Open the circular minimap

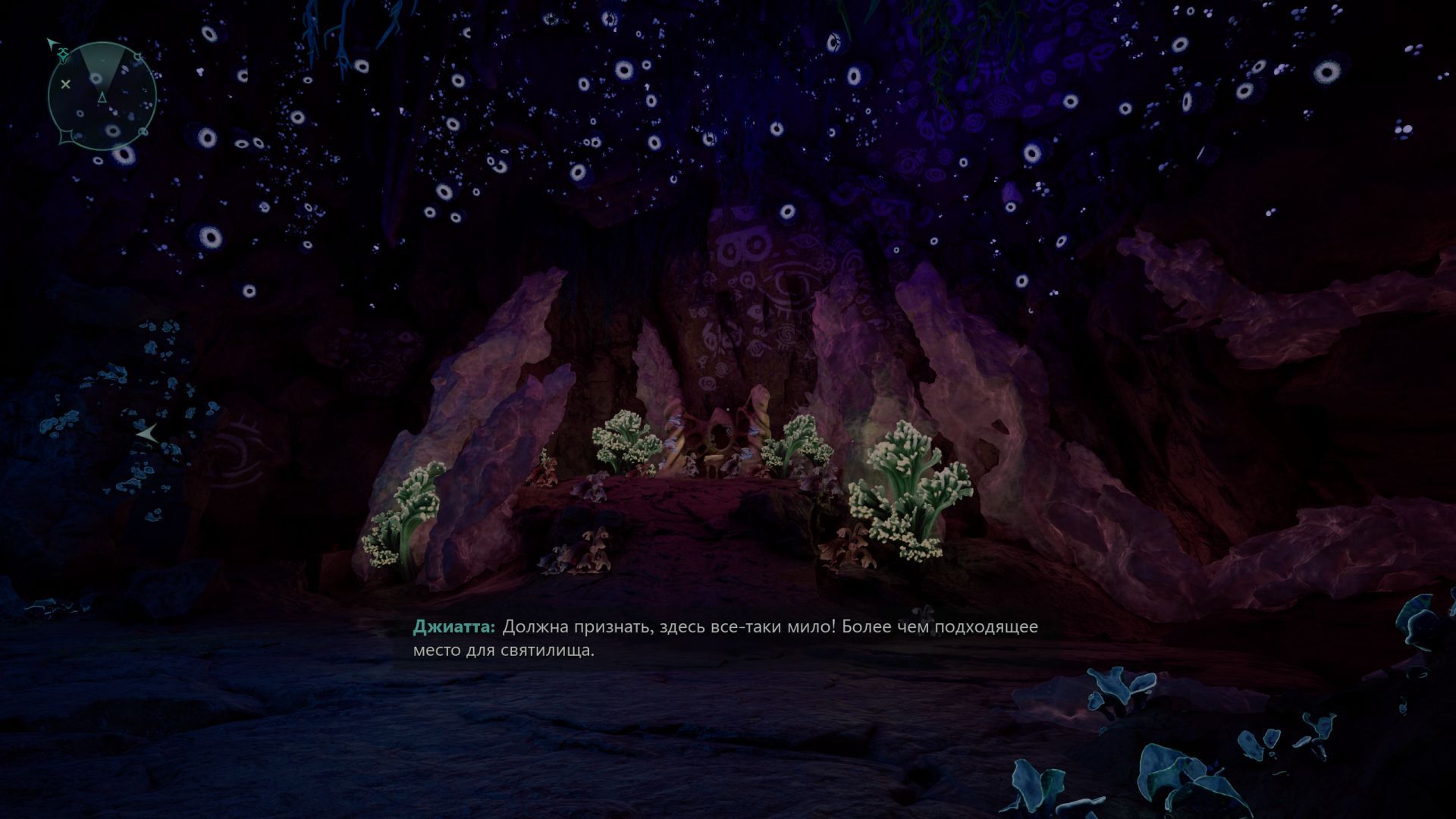102,96
